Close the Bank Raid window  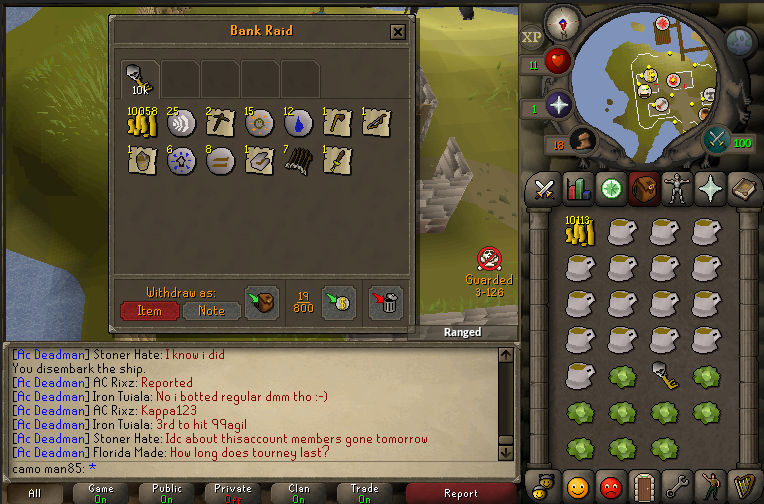pos(398,32)
